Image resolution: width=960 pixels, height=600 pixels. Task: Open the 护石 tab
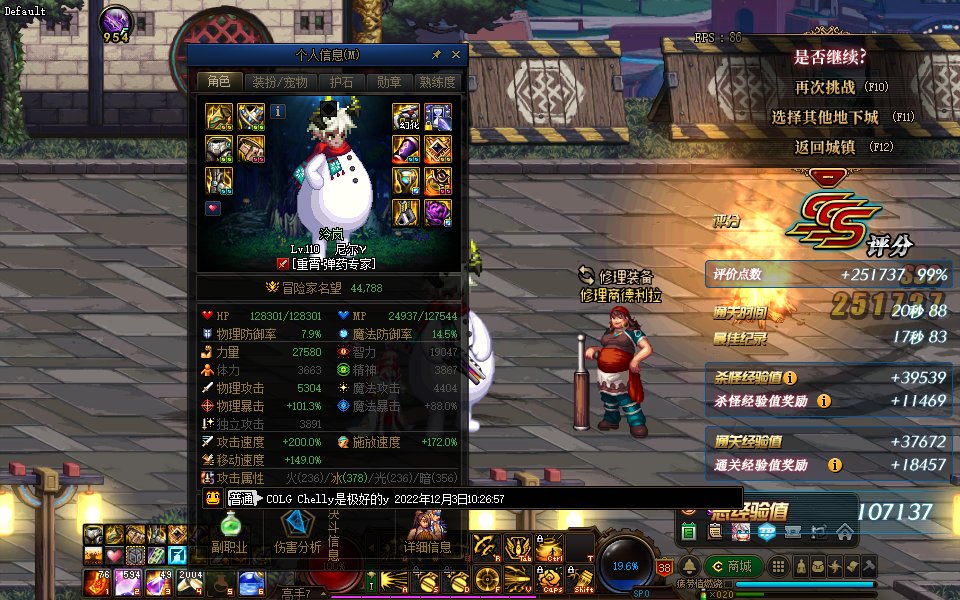click(341, 82)
